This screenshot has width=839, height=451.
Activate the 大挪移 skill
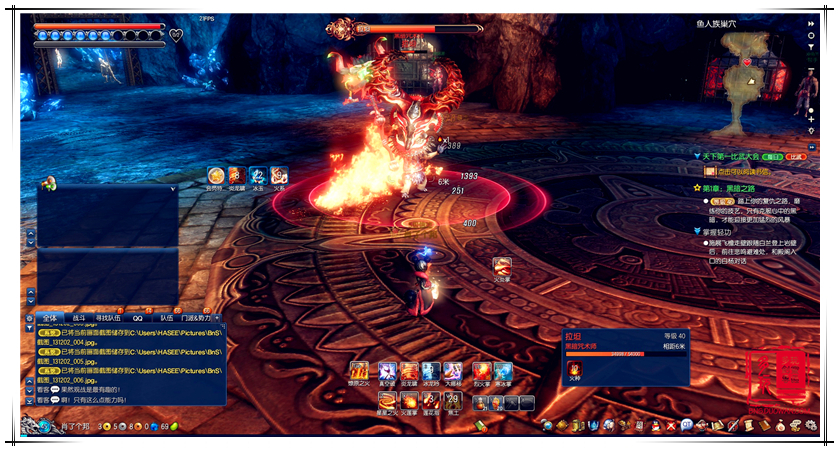pyautogui.click(x=453, y=372)
